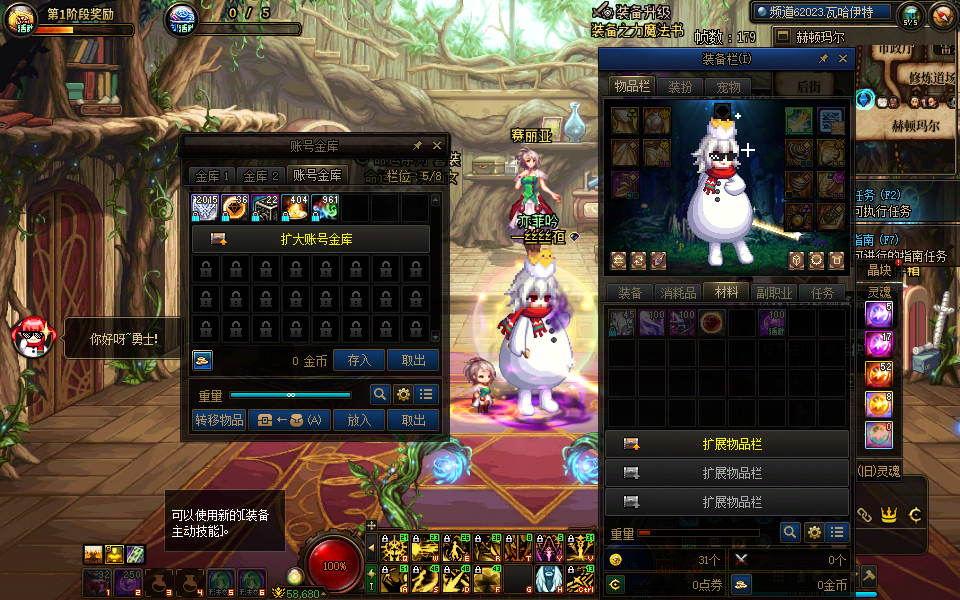Switch inventory to the 消耗品 consumables tab

click(678, 293)
